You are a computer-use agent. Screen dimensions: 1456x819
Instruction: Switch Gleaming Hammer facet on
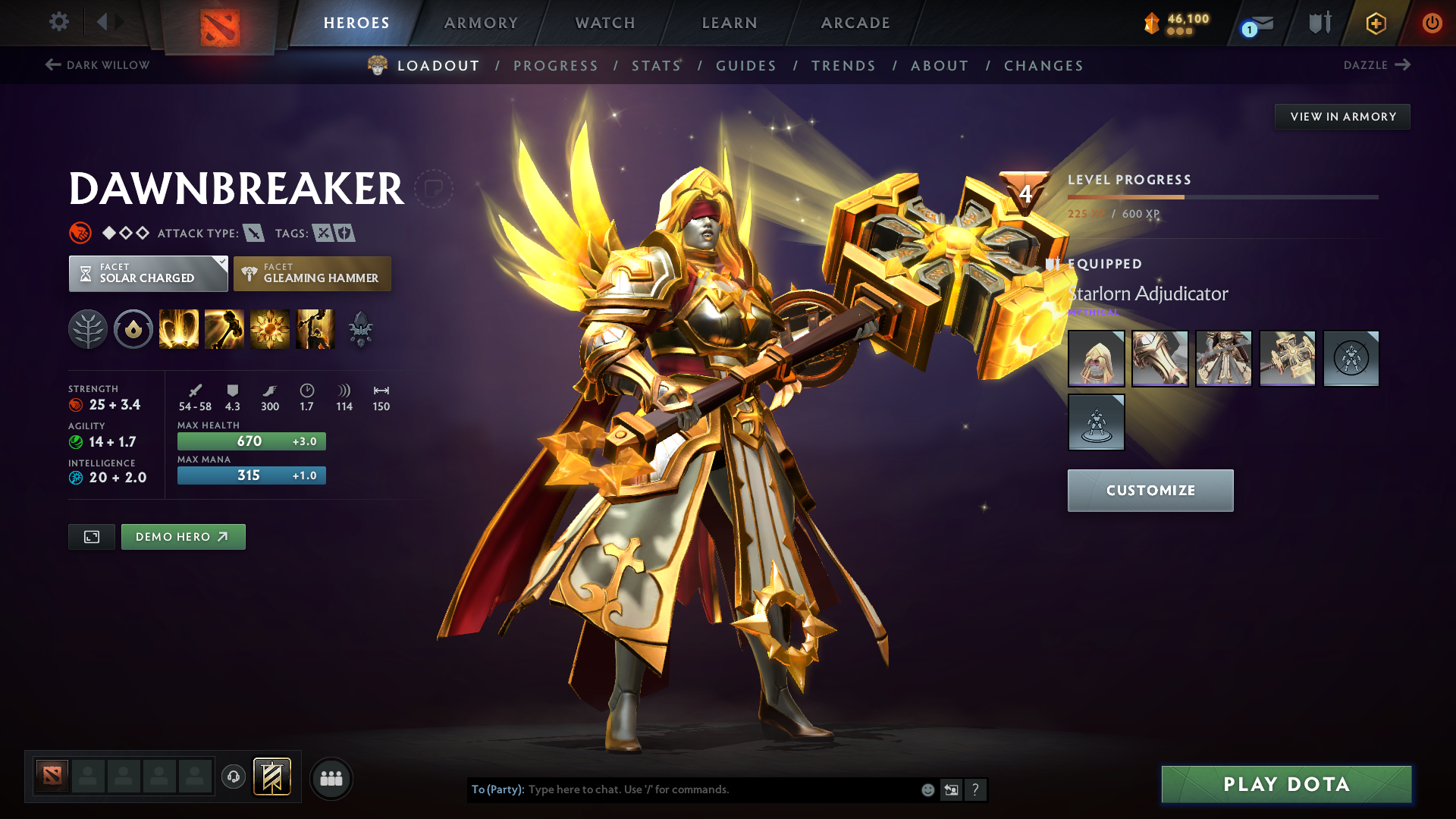[x=312, y=273]
